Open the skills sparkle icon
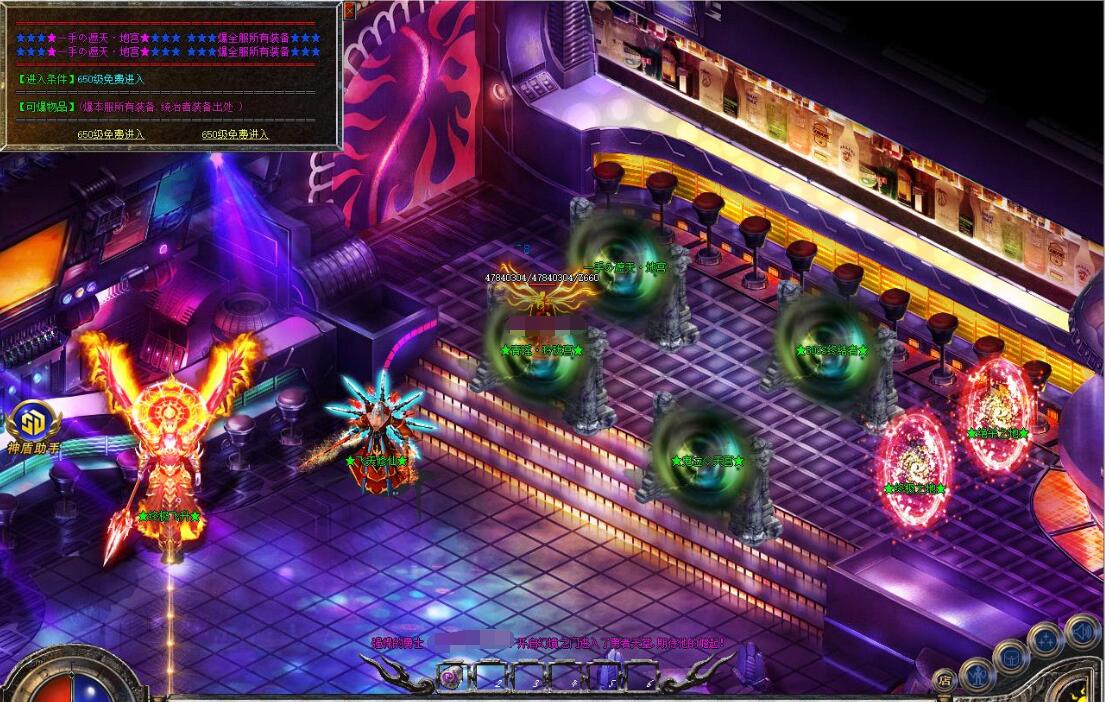This screenshot has width=1105, height=702. click(1045, 639)
